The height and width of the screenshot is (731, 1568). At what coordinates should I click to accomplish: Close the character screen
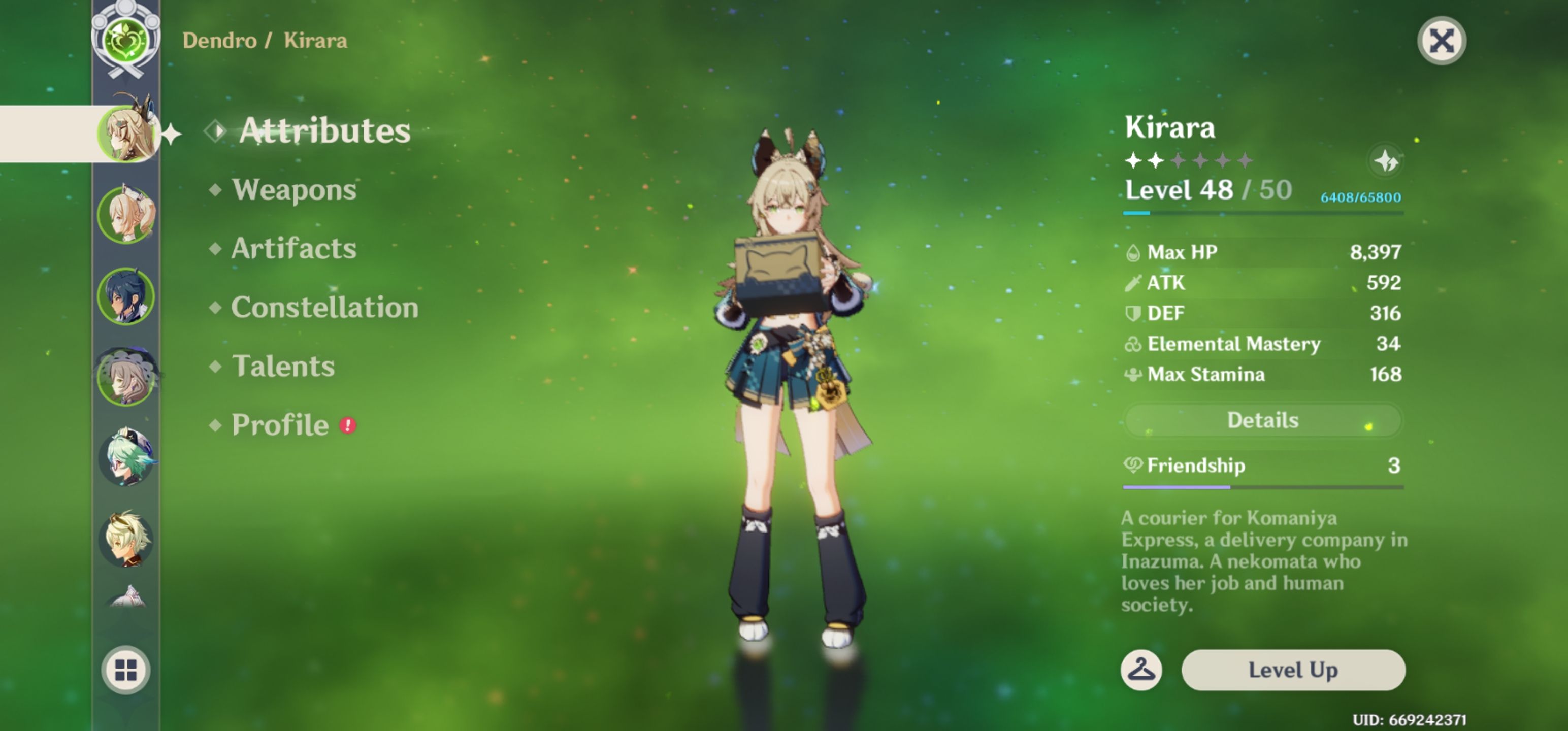coord(1442,40)
